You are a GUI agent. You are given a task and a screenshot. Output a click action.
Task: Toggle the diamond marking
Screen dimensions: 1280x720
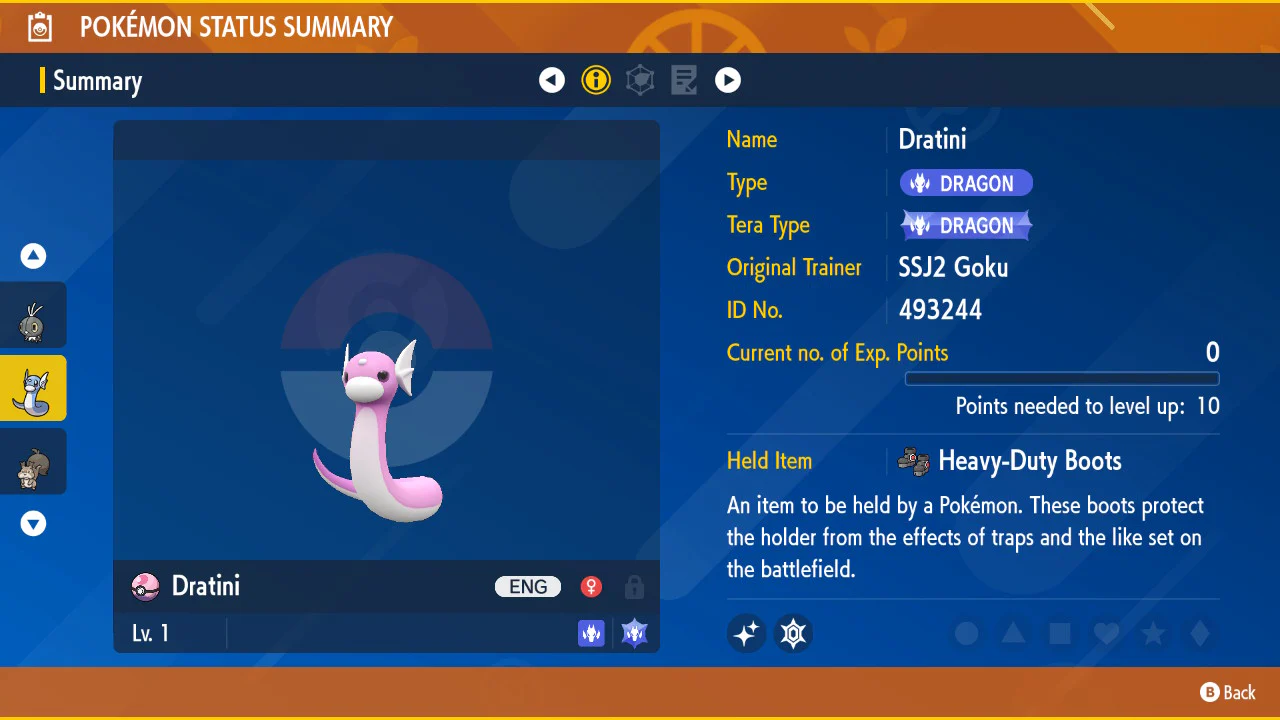pos(1200,633)
